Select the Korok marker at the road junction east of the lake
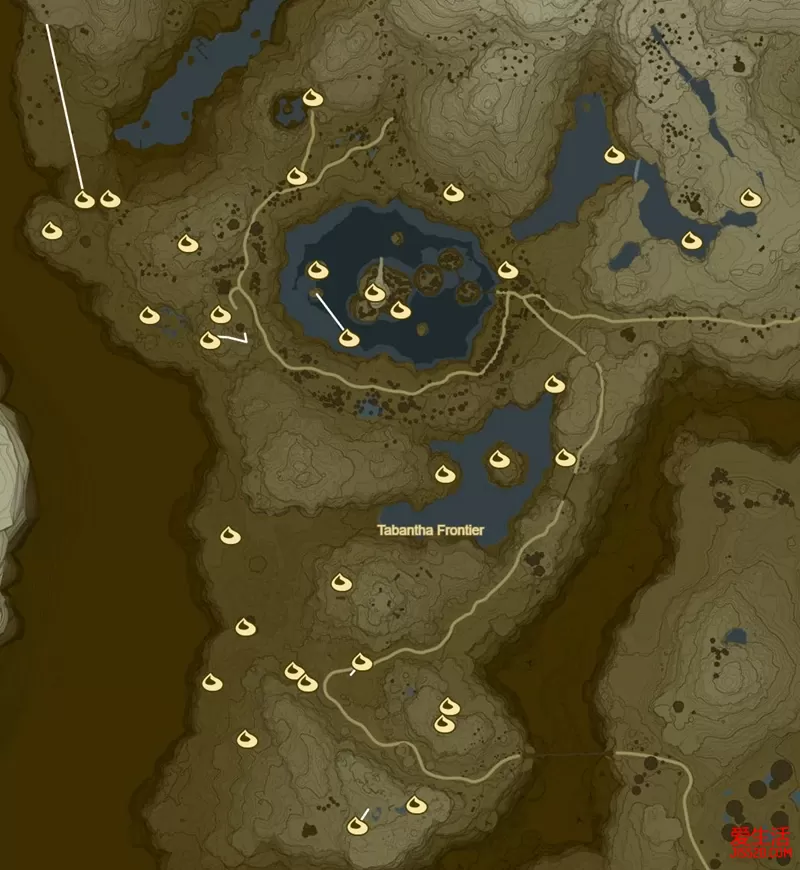 (507, 270)
